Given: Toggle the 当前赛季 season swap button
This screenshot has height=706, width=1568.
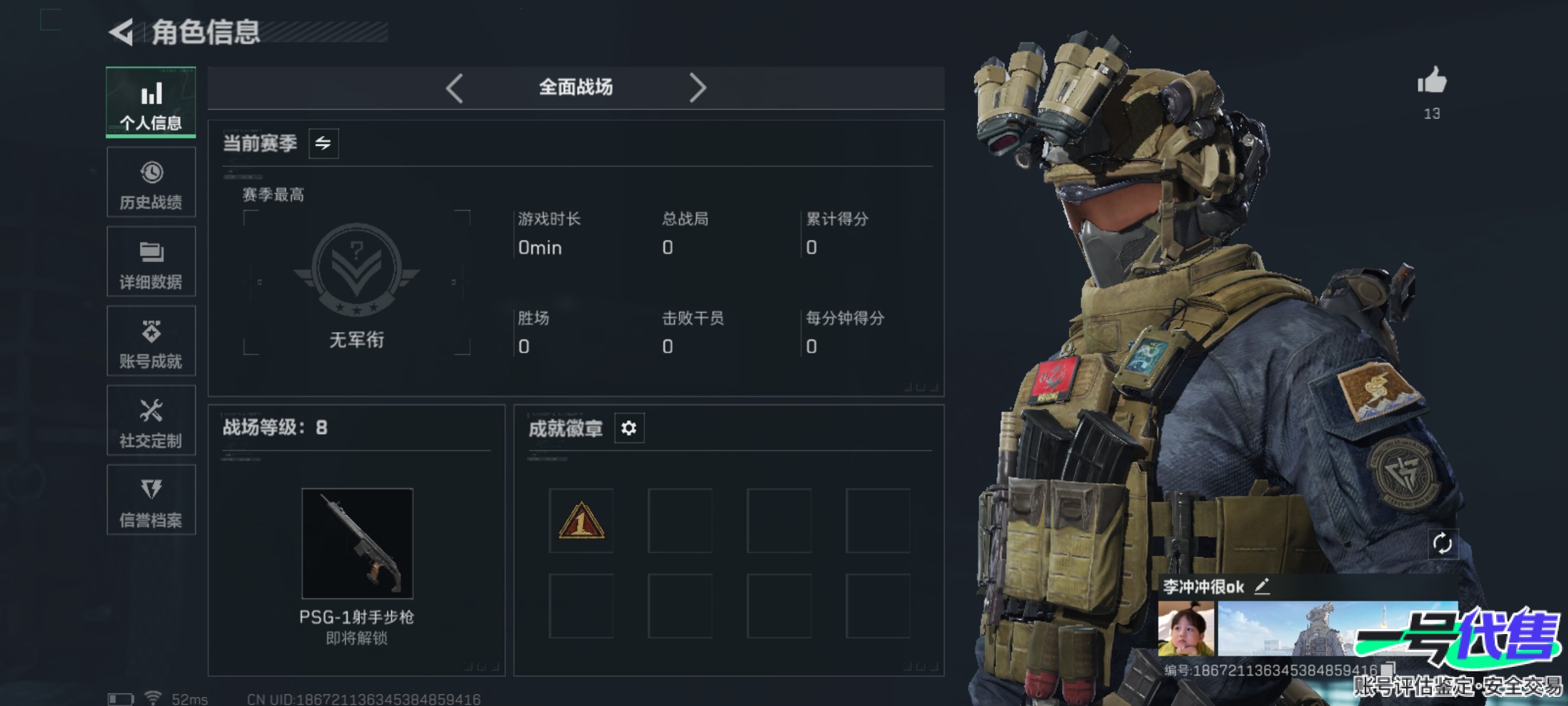Looking at the screenshot, I should point(323,143).
